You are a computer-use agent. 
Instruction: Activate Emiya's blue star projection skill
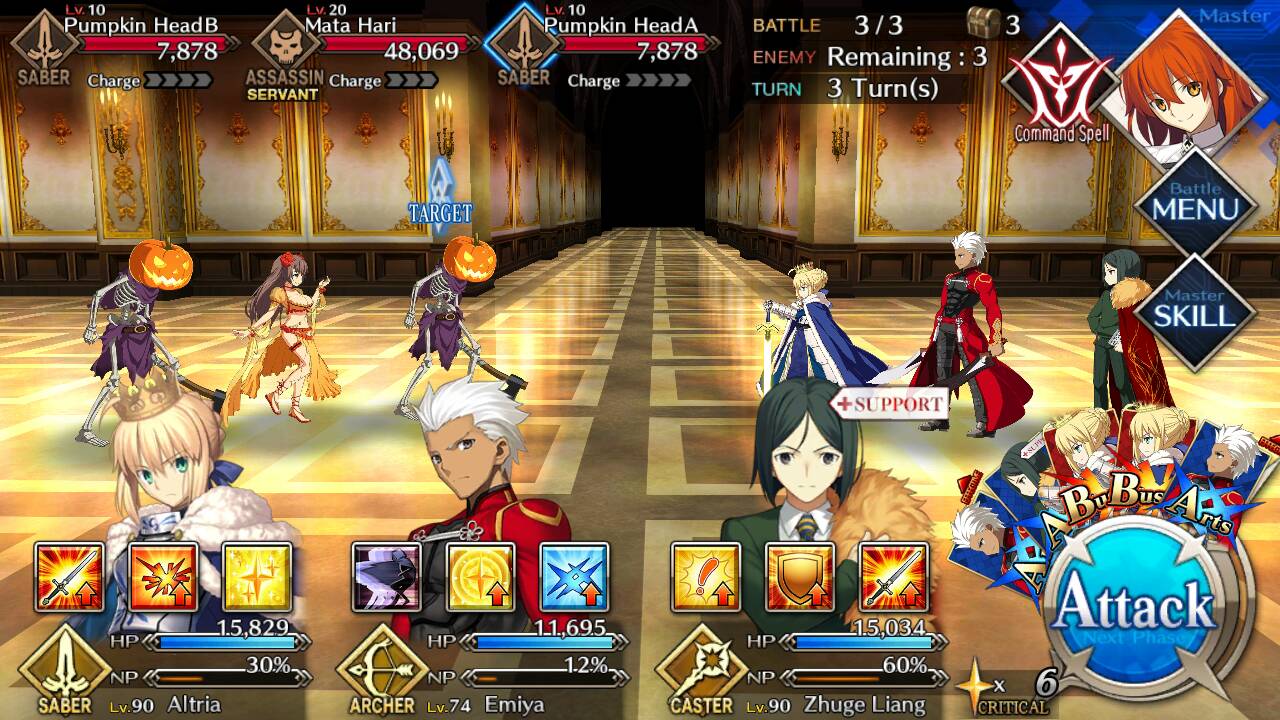click(x=575, y=577)
